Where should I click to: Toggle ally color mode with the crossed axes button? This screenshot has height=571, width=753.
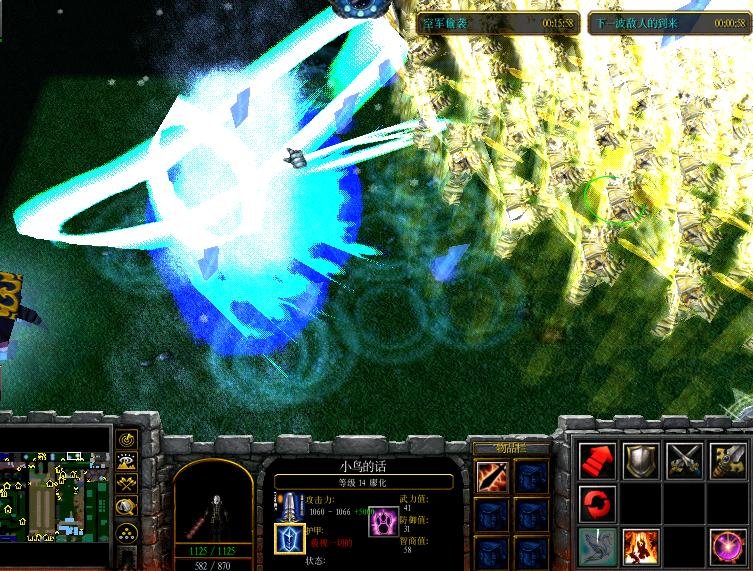127,485
